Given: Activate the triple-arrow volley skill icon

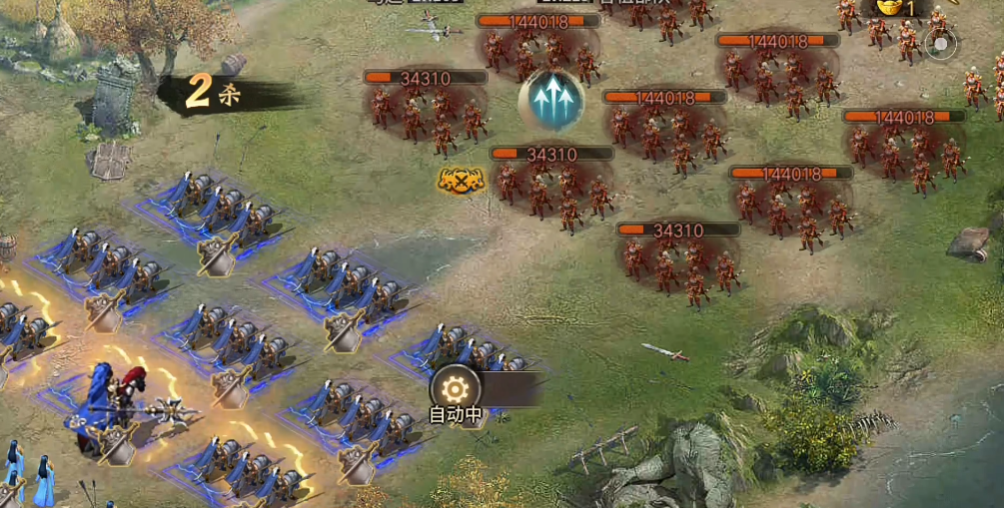Looking at the screenshot, I should click(x=551, y=100).
